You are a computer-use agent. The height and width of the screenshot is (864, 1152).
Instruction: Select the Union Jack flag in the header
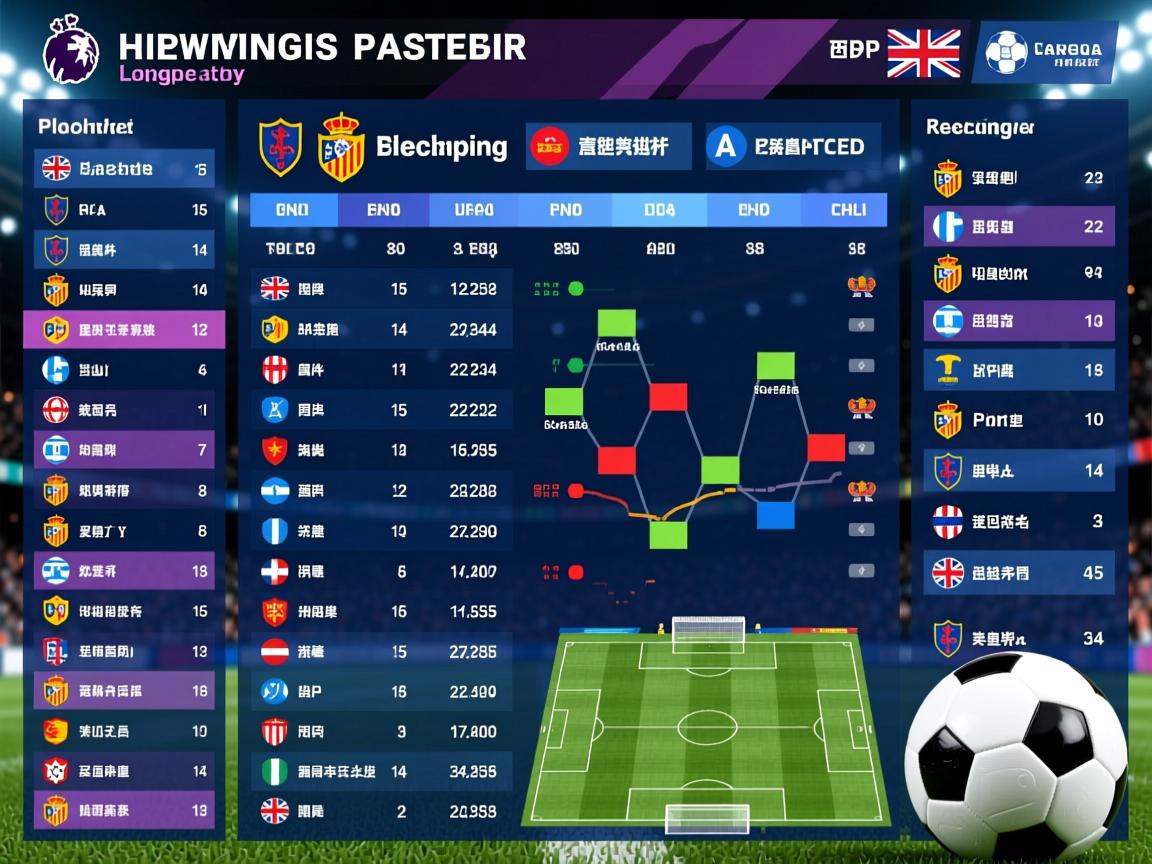923,52
